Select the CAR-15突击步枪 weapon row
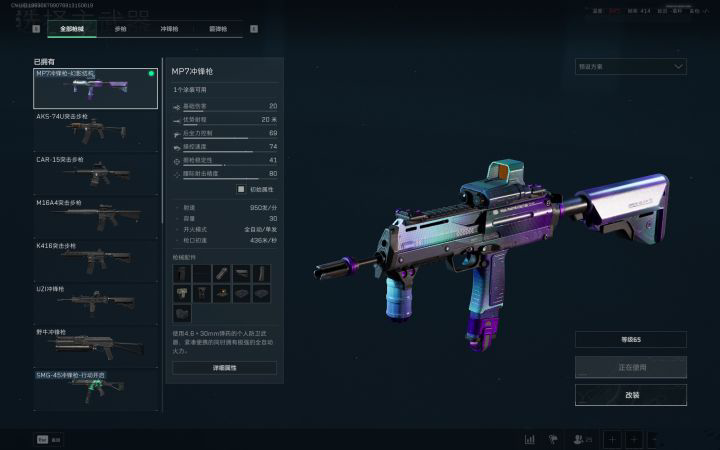The height and width of the screenshot is (450, 720). click(95, 173)
